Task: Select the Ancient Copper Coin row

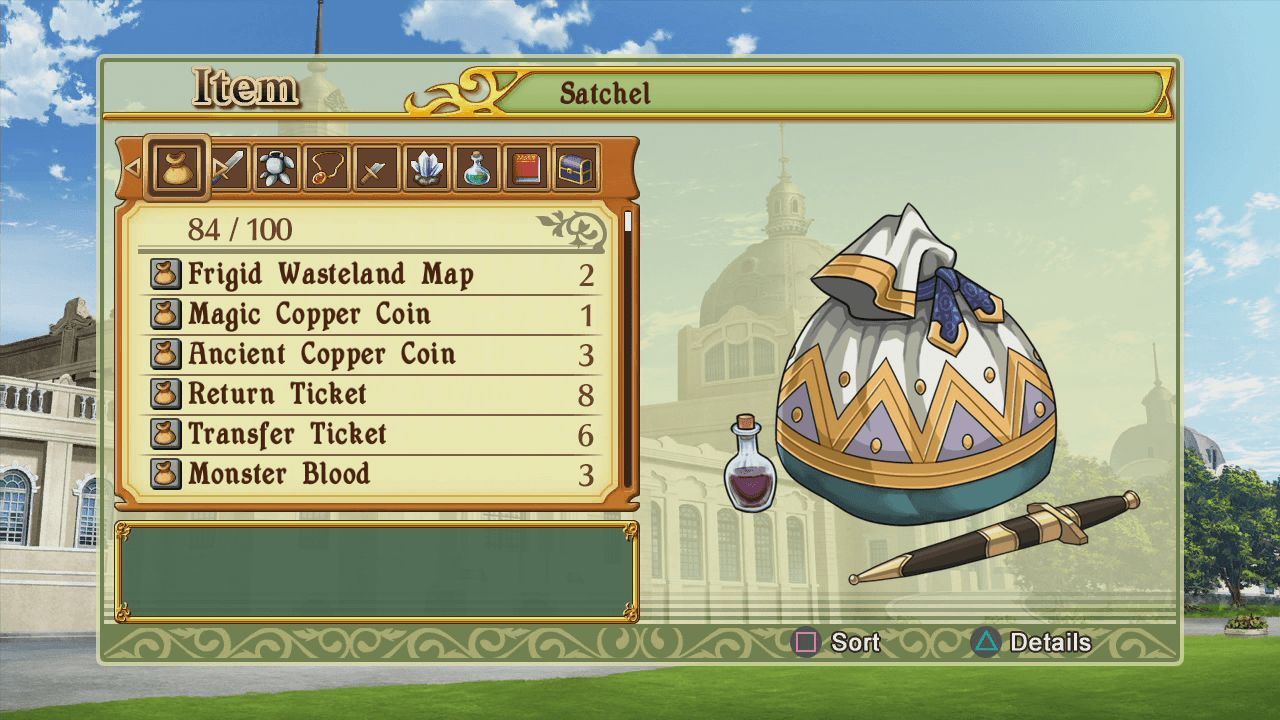Action: [x=370, y=355]
